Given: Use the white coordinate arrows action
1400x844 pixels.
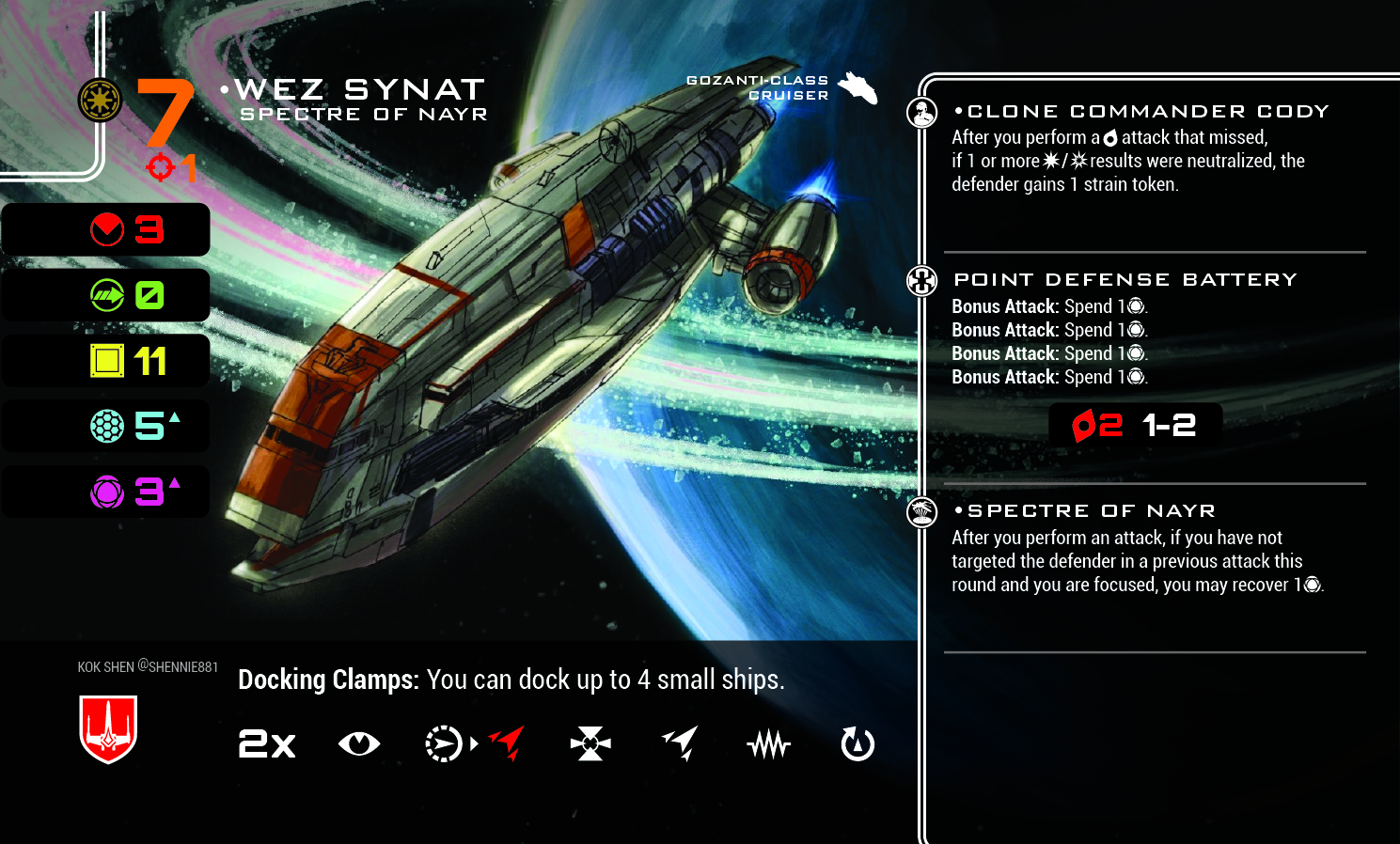Looking at the screenshot, I should pyautogui.click(x=680, y=742).
